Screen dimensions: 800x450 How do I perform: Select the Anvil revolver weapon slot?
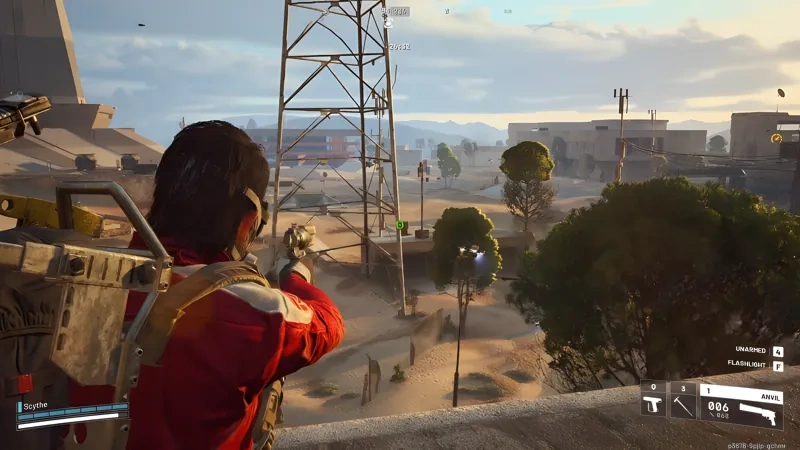(x=741, y=405)
